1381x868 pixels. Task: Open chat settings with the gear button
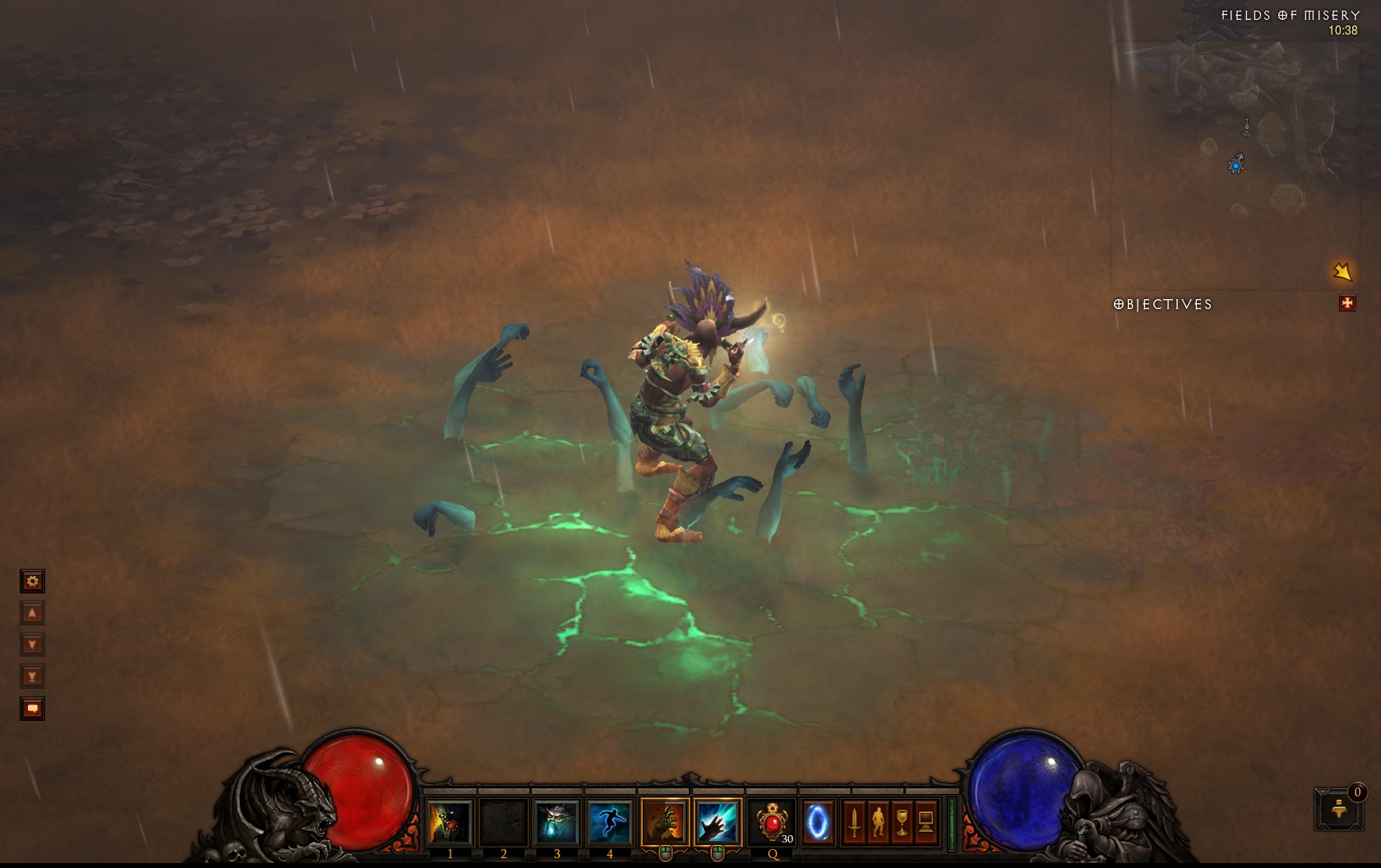[32, 581]
